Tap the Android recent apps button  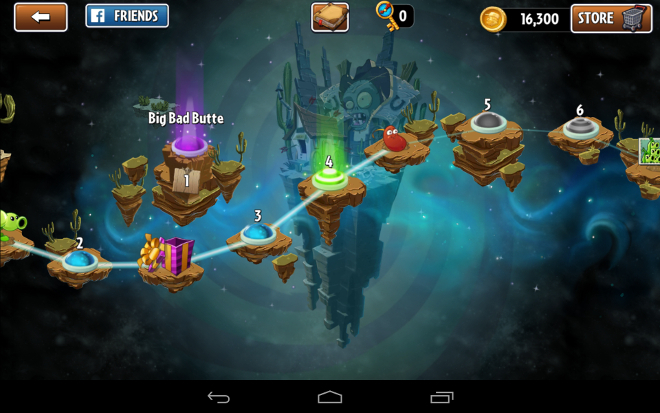441,397
